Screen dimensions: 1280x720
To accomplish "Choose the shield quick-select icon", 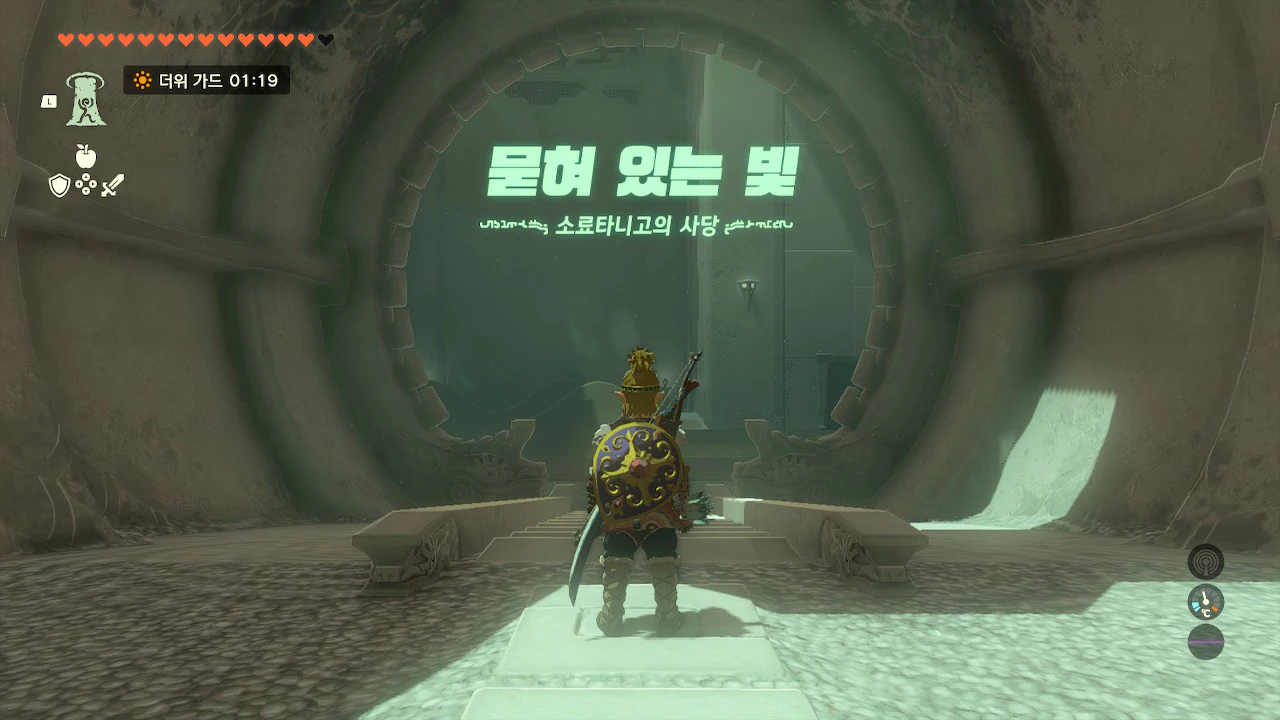I will [x=60, y=185].
